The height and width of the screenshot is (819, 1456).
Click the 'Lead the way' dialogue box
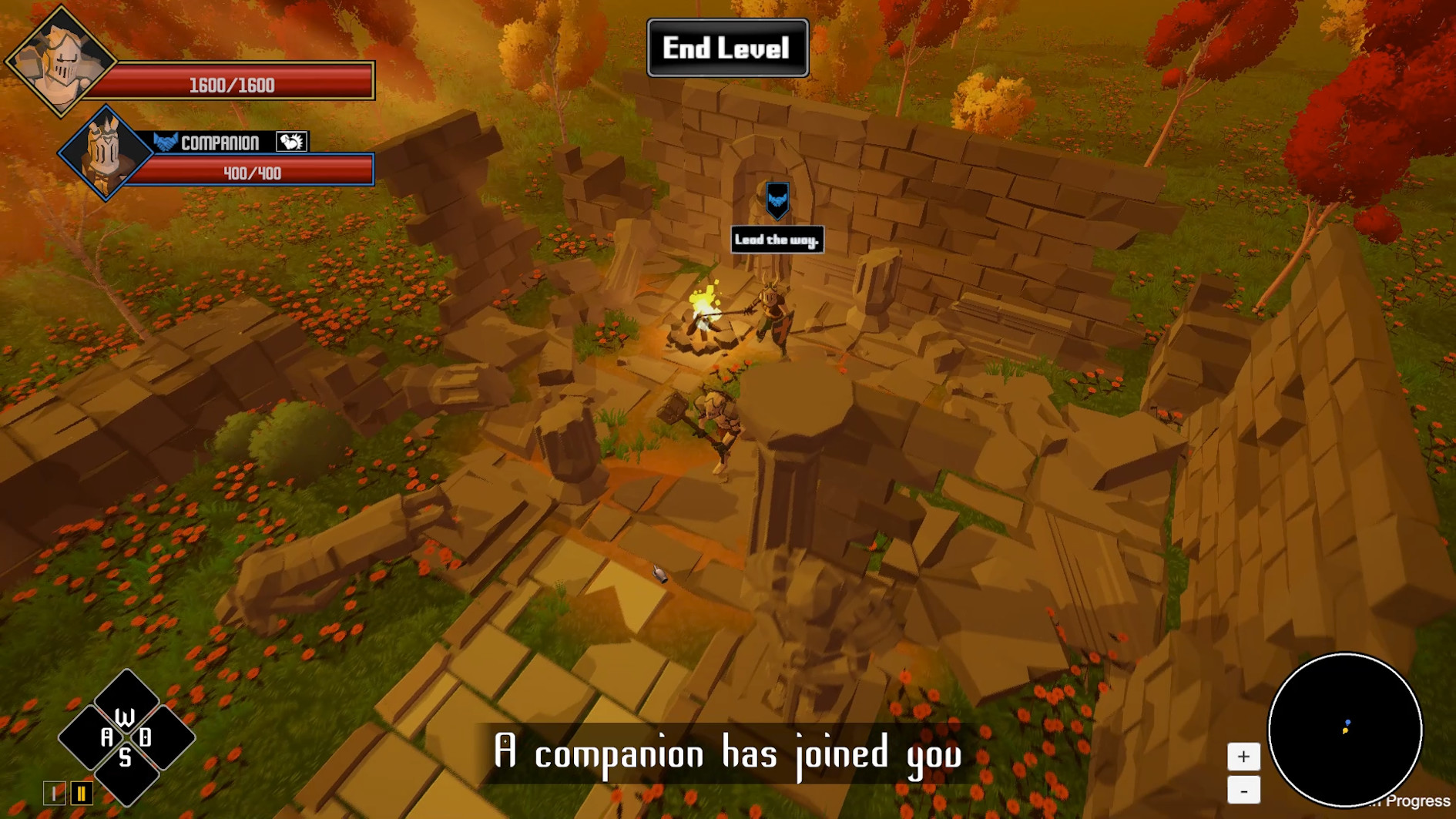pyautogui.click(x=777, y=239)
